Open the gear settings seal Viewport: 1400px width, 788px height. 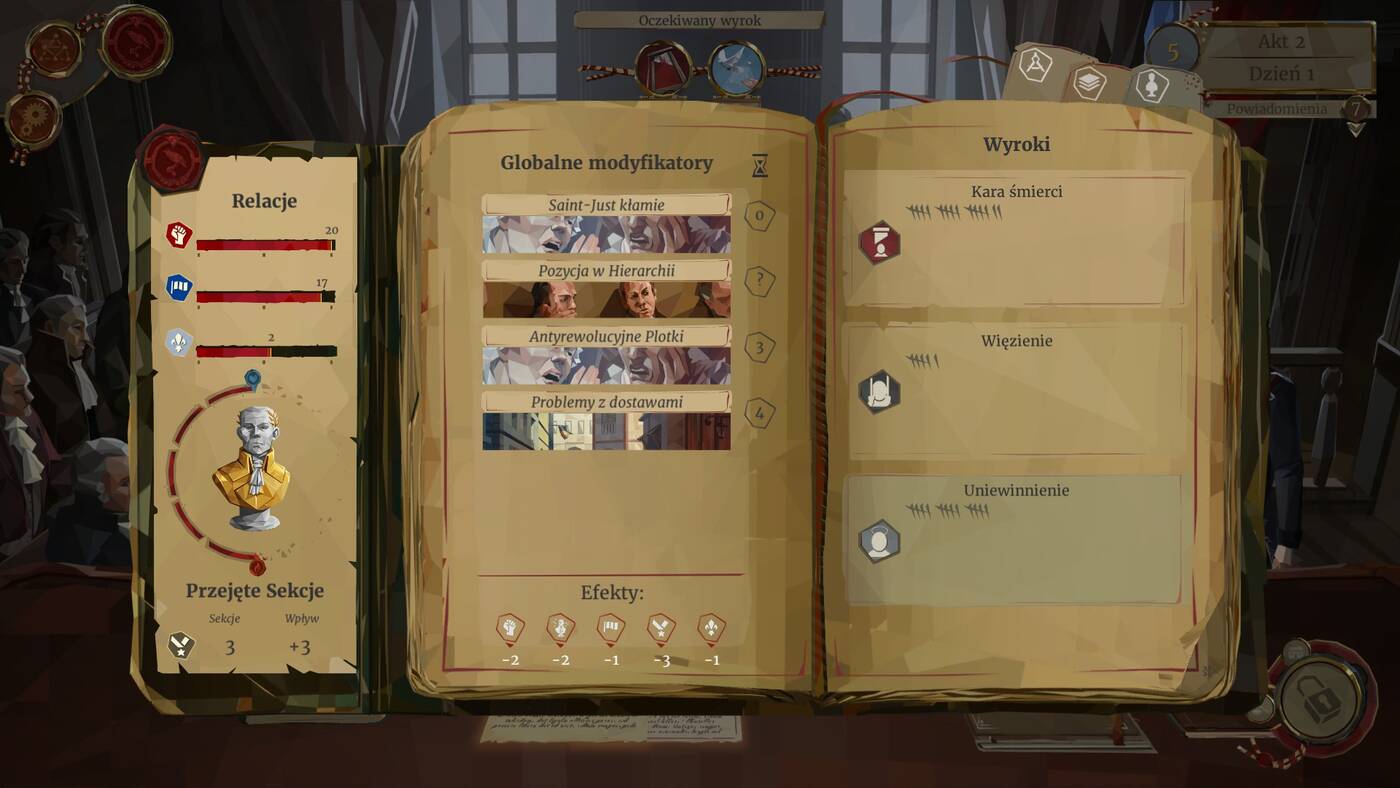(33, 120)
